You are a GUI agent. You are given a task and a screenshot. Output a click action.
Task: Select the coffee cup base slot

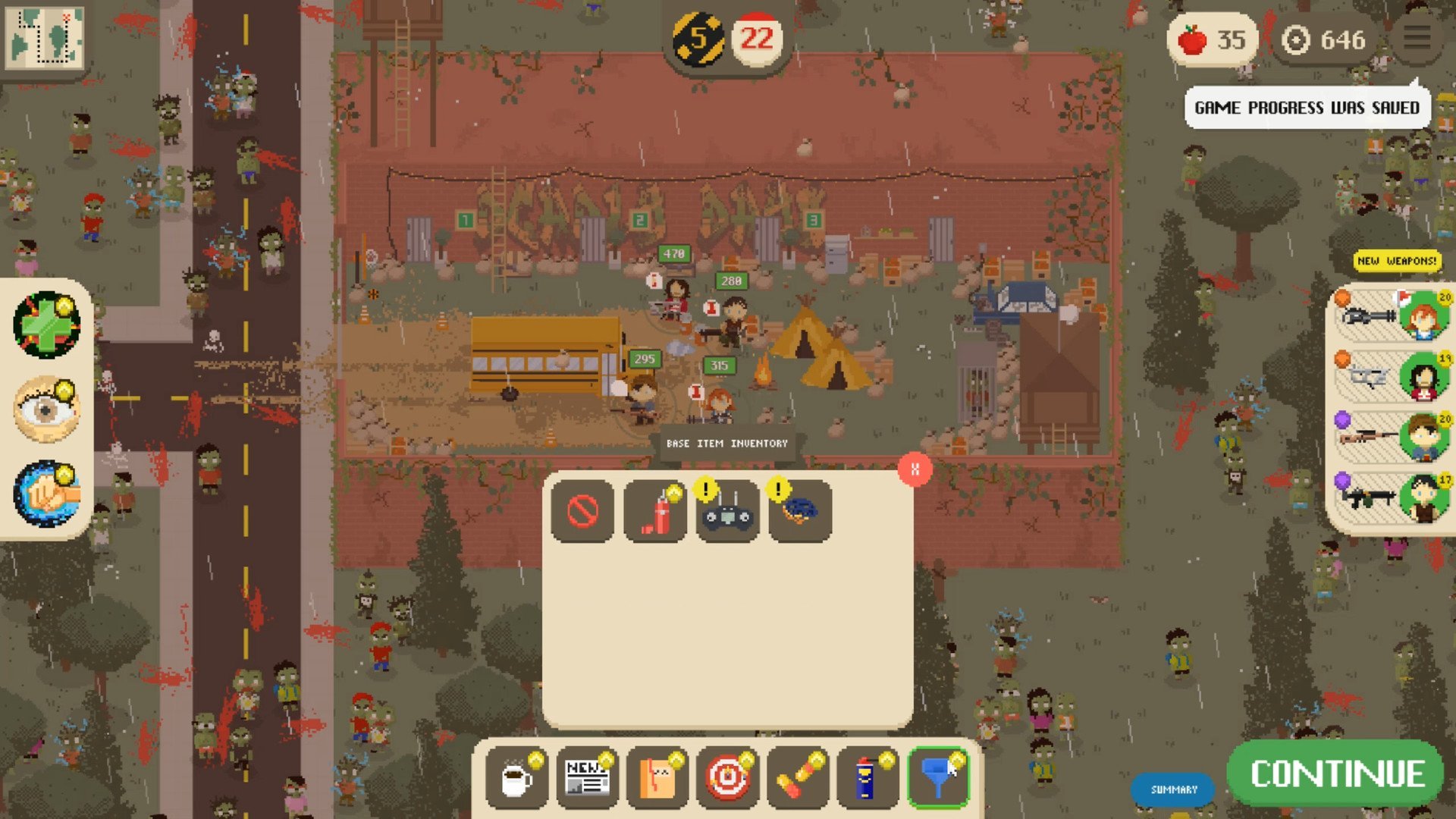(x=516, y=777)
